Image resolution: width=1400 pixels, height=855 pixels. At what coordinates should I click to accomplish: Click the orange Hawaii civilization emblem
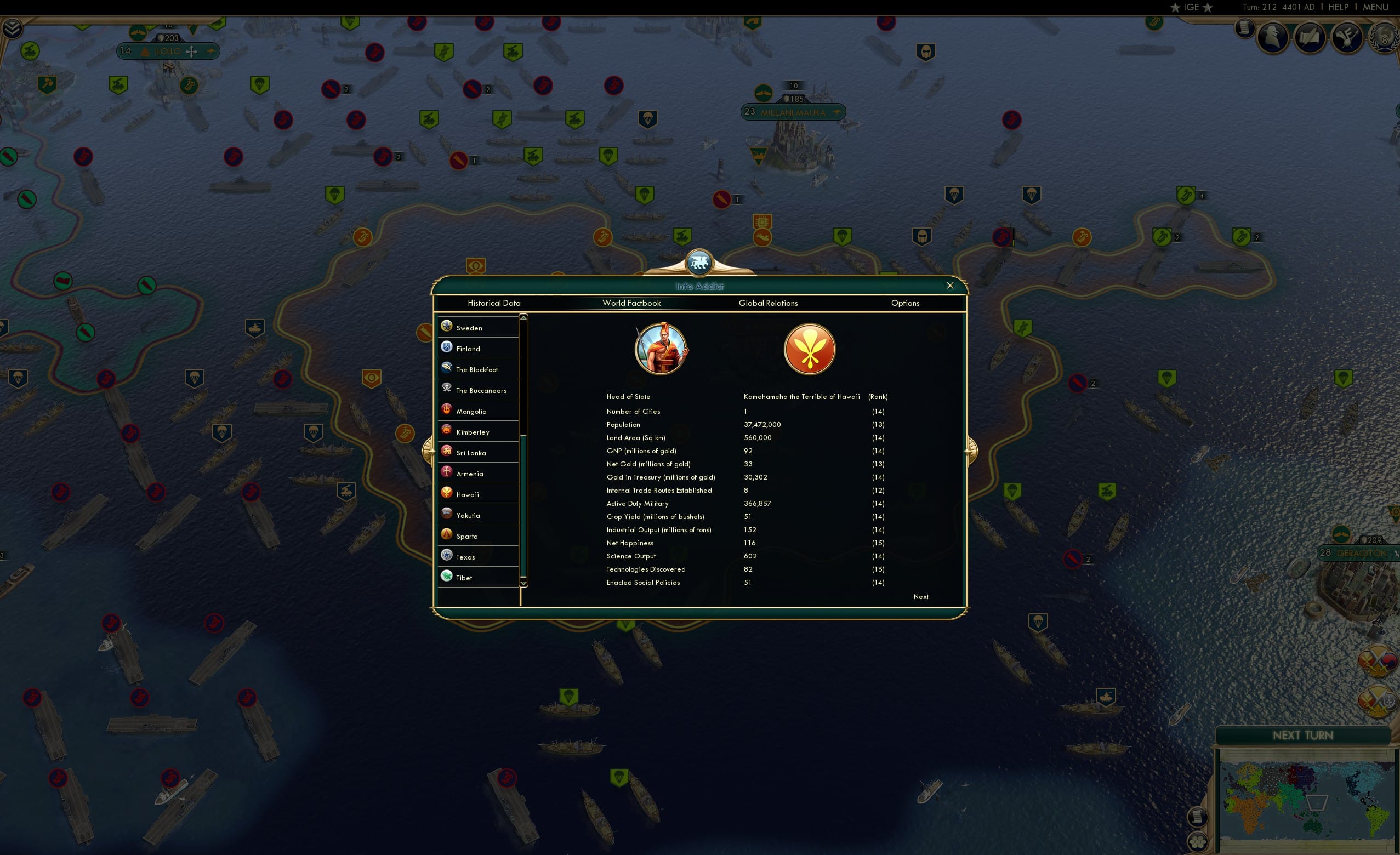[809, 348]
